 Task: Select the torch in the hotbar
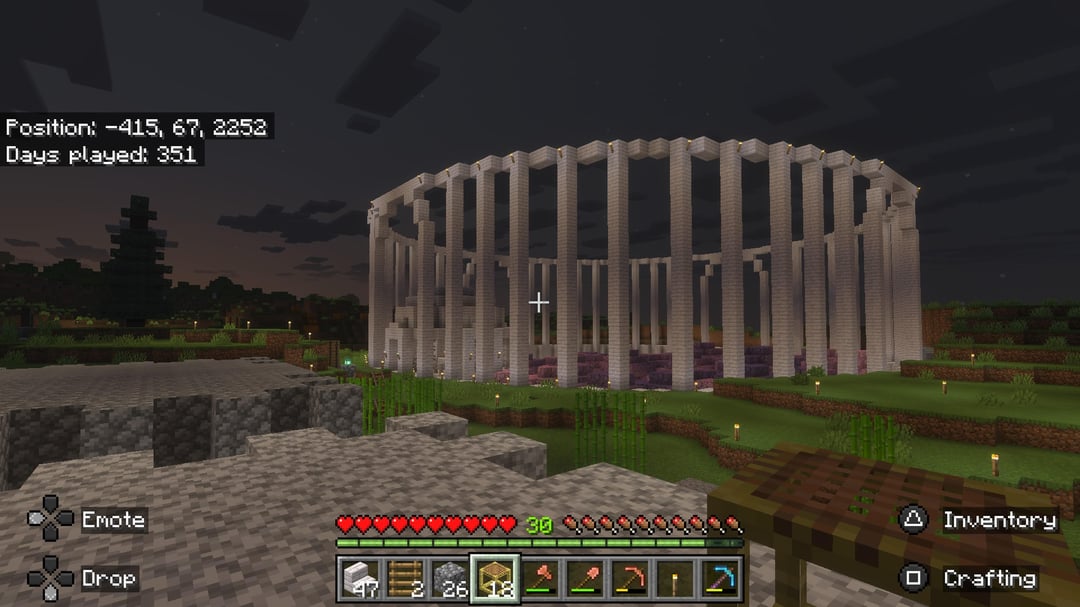(675, 578)
